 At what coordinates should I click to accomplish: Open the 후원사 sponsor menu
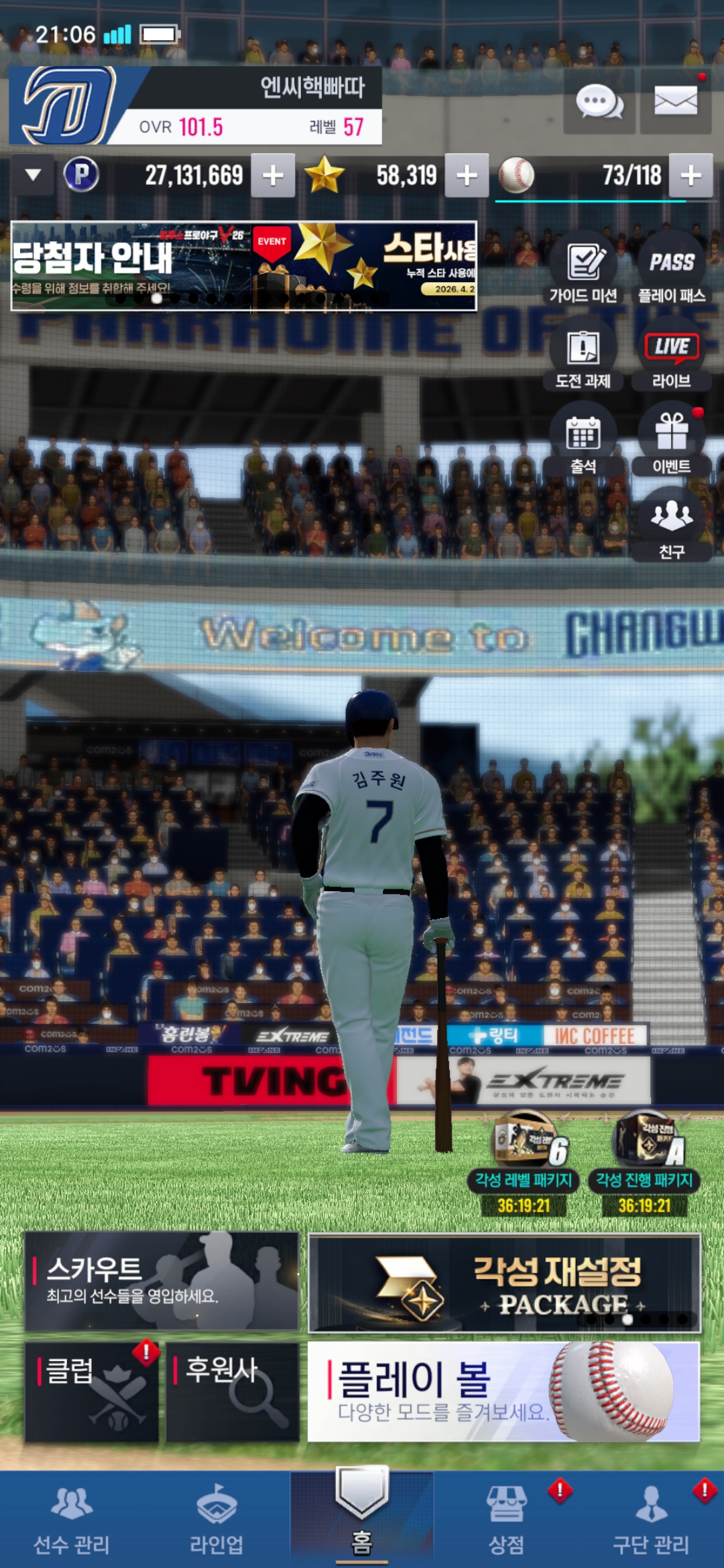[x=232, y=1391]
